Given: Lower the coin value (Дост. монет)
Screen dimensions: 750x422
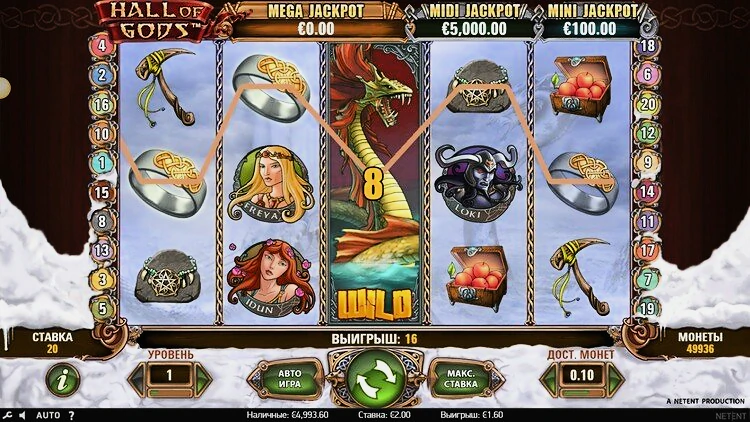Looking at the screenshot, I should (x=548, y=379).
